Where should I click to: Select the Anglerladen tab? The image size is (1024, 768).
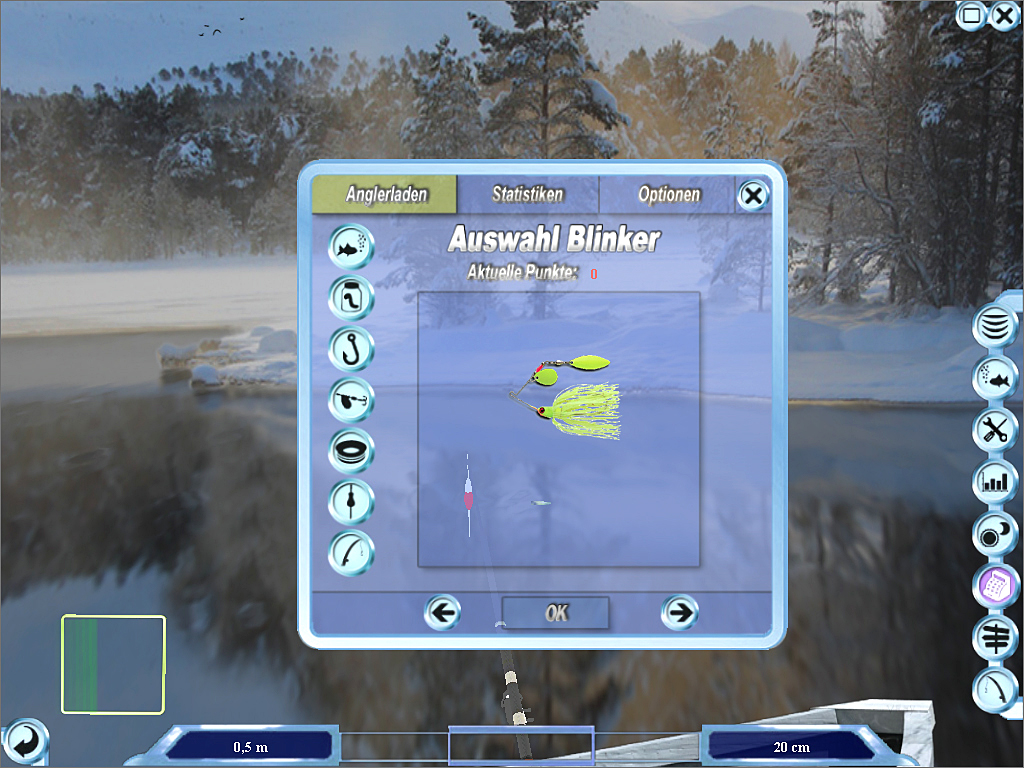click(385, 194)
